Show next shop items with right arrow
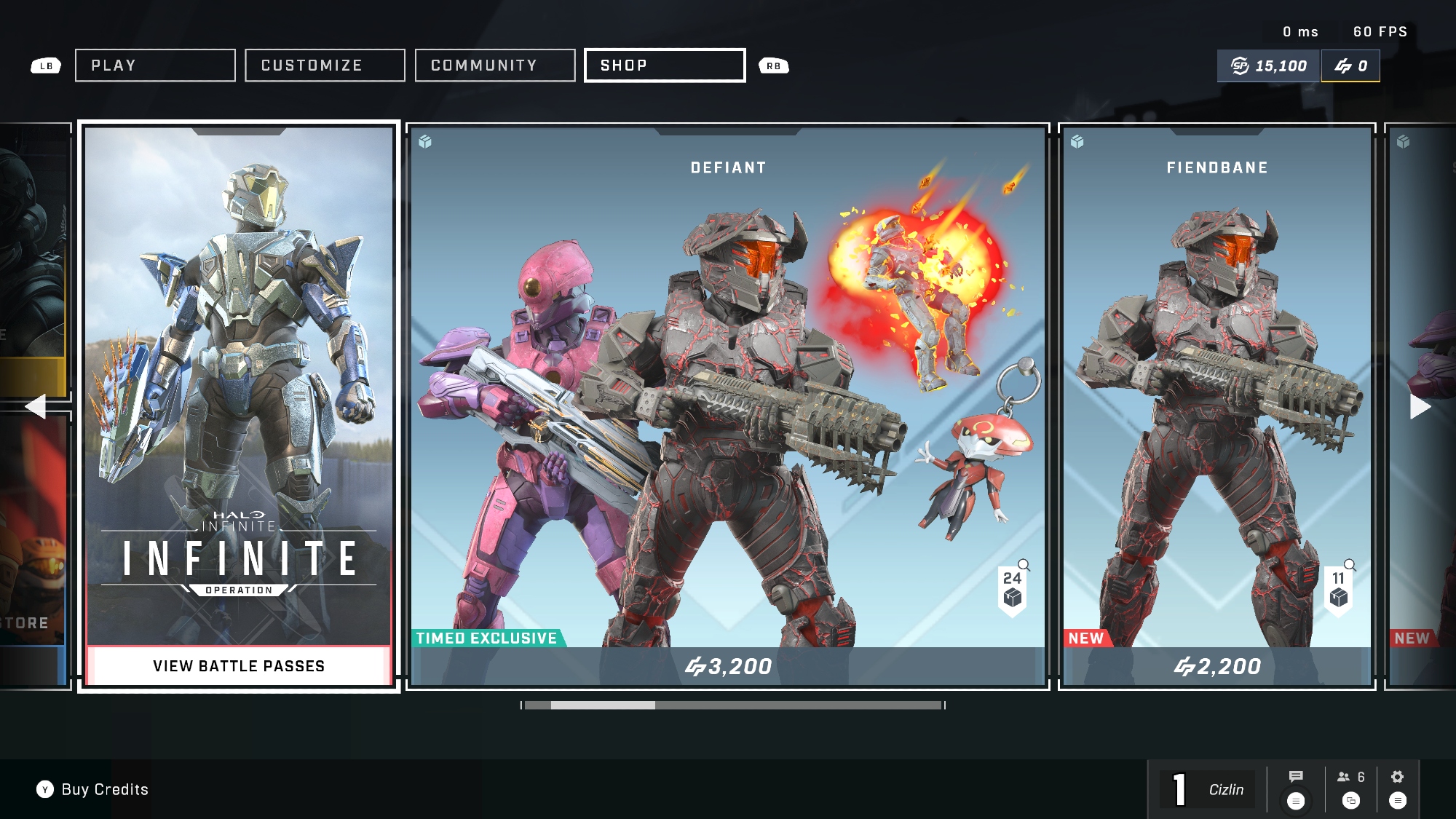 click(1420, 406)
